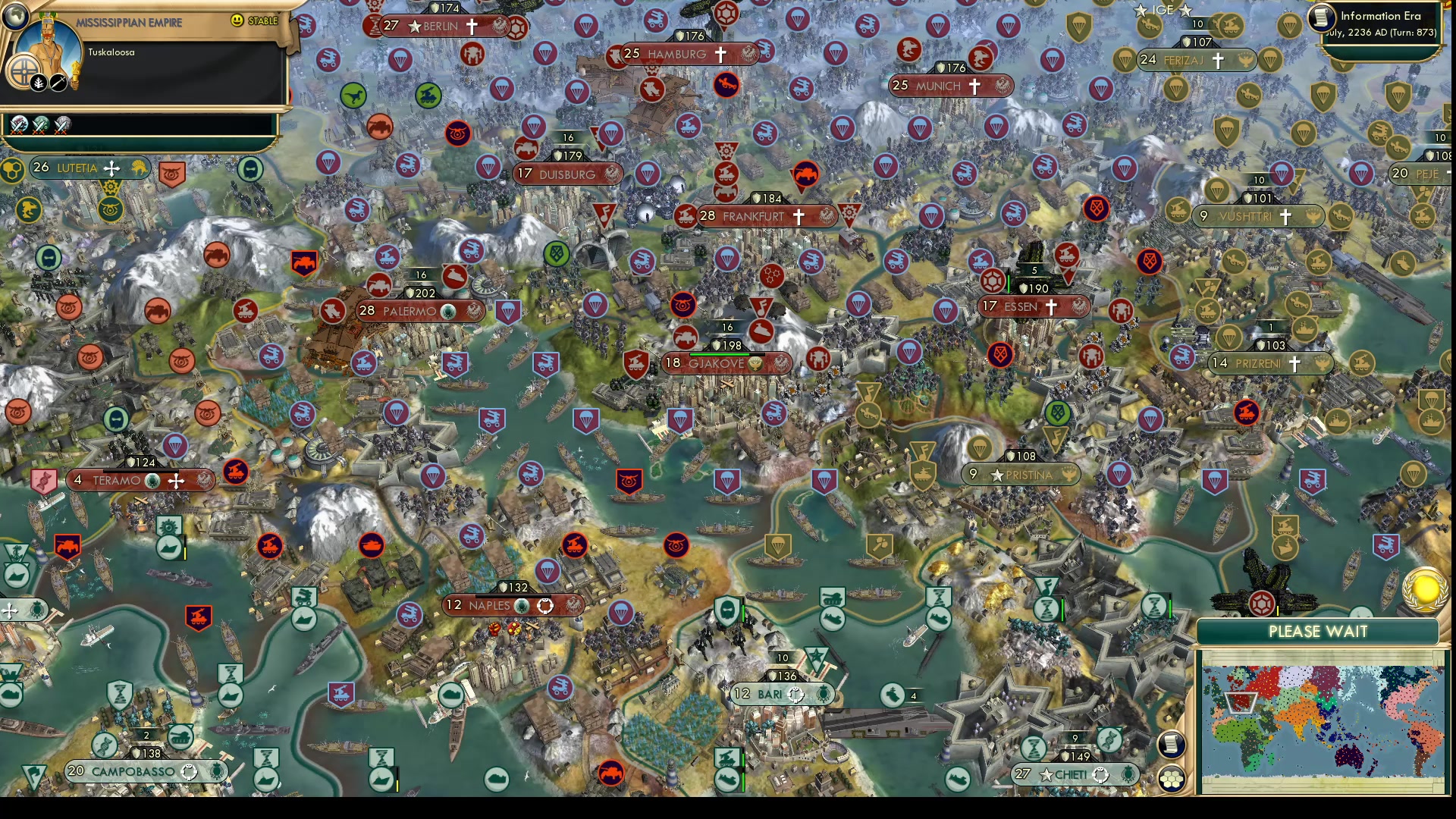Click the eagle crest icon on Ferizaj's banner
Image resolution: width=1456 pixels, height=819 pixels.
(x=1244, y=61)
